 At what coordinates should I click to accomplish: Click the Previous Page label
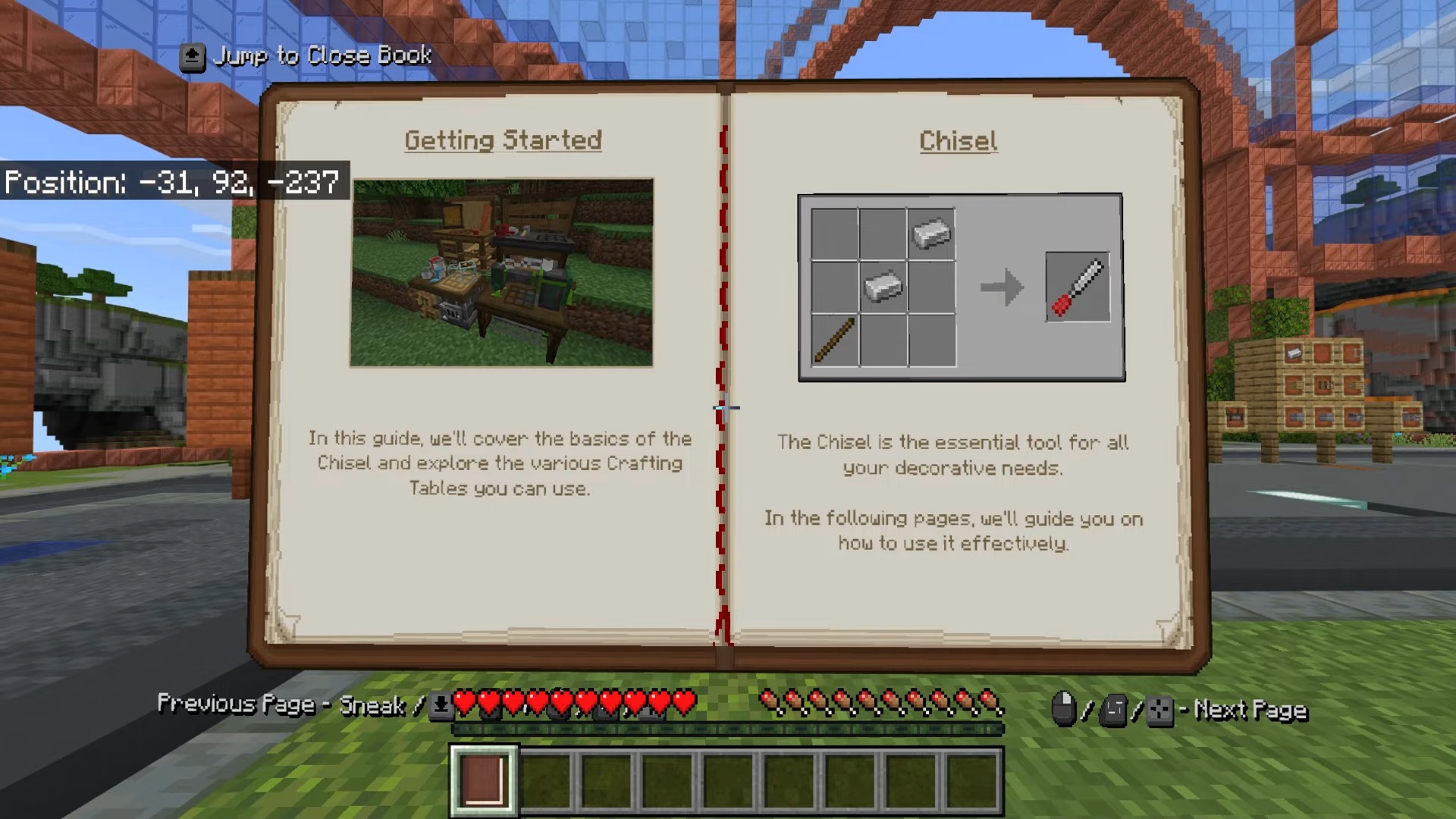pos(237,704)
